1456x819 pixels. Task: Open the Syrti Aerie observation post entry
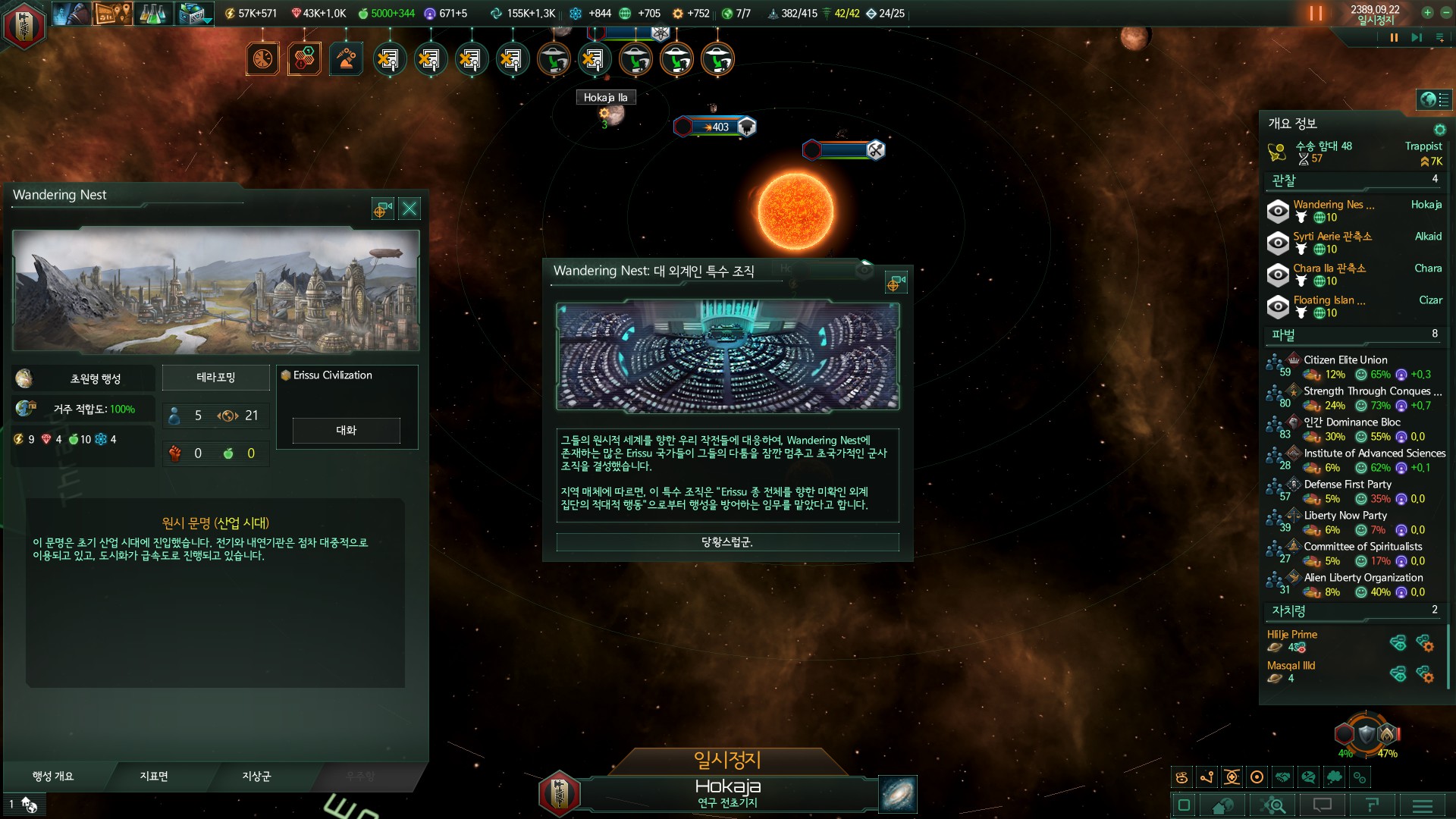coord(1332,237)
